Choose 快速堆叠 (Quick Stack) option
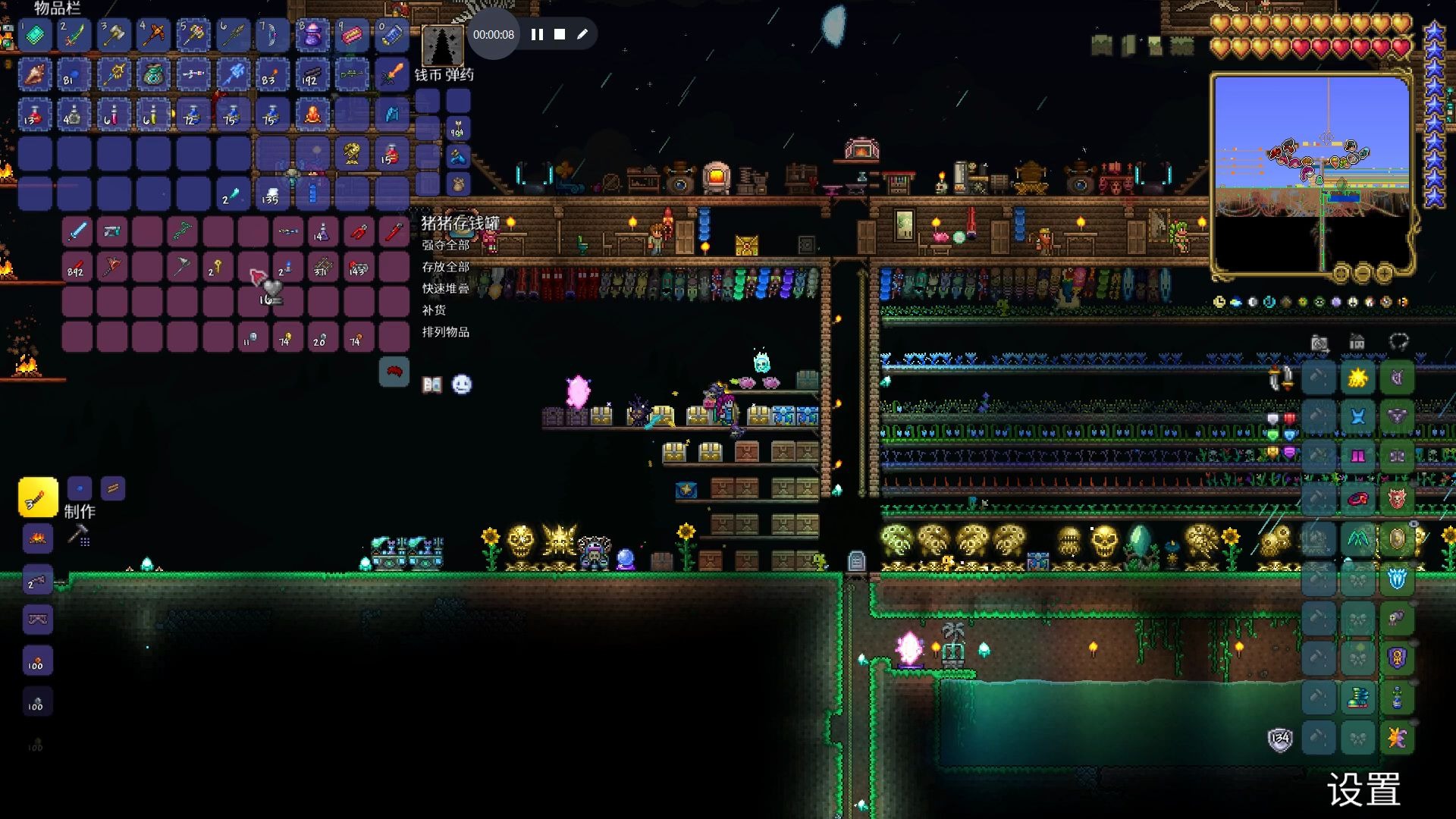The height and width of the screenshot is (819, 1456). 446,288
